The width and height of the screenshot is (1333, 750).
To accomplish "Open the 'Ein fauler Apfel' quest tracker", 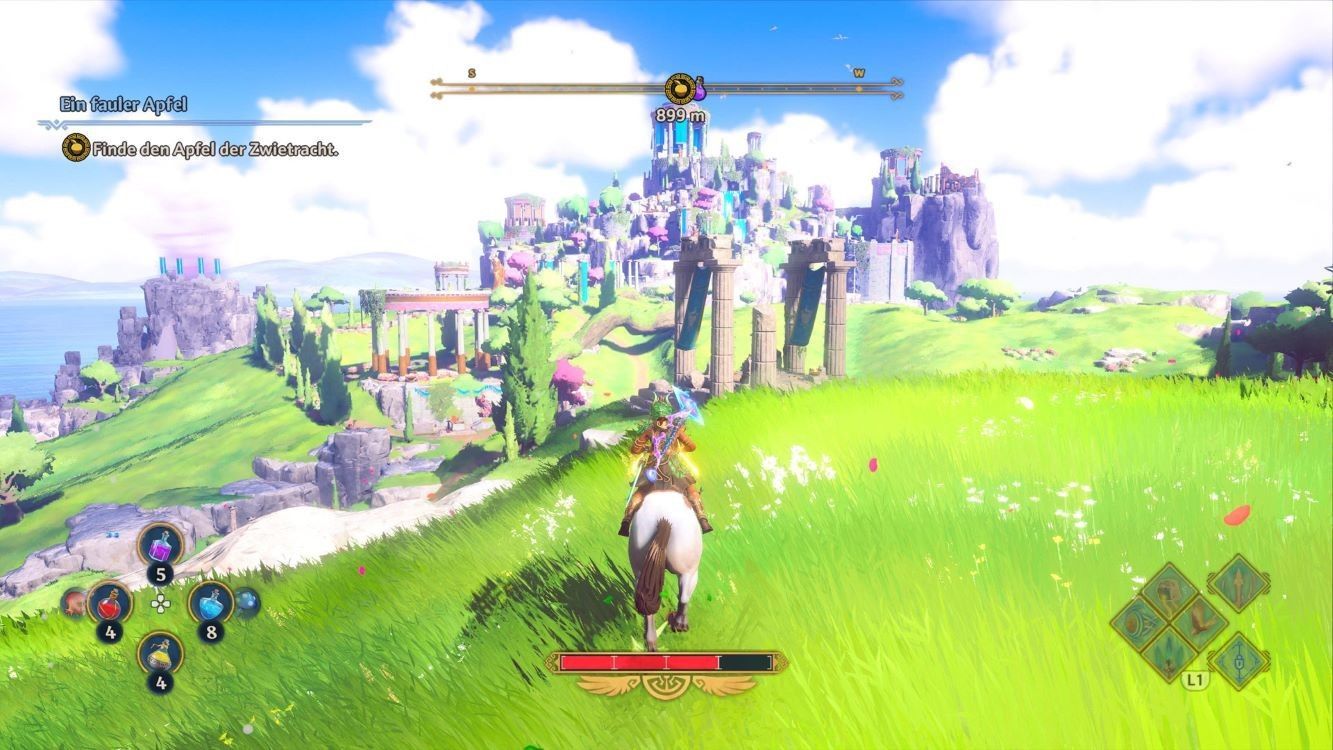I will click(x=124, y=104).
